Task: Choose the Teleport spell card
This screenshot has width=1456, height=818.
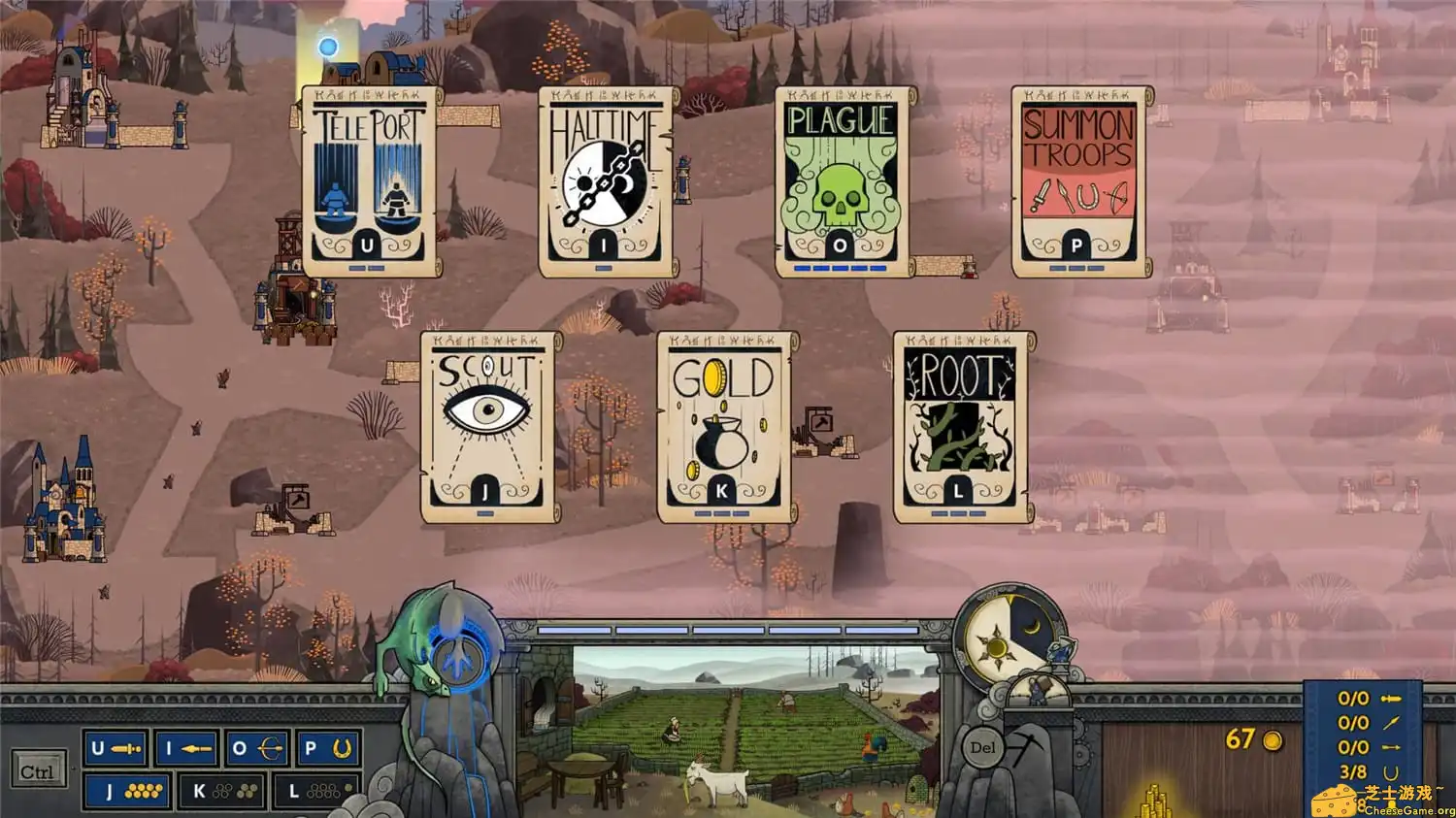Action: coord(368,181)
